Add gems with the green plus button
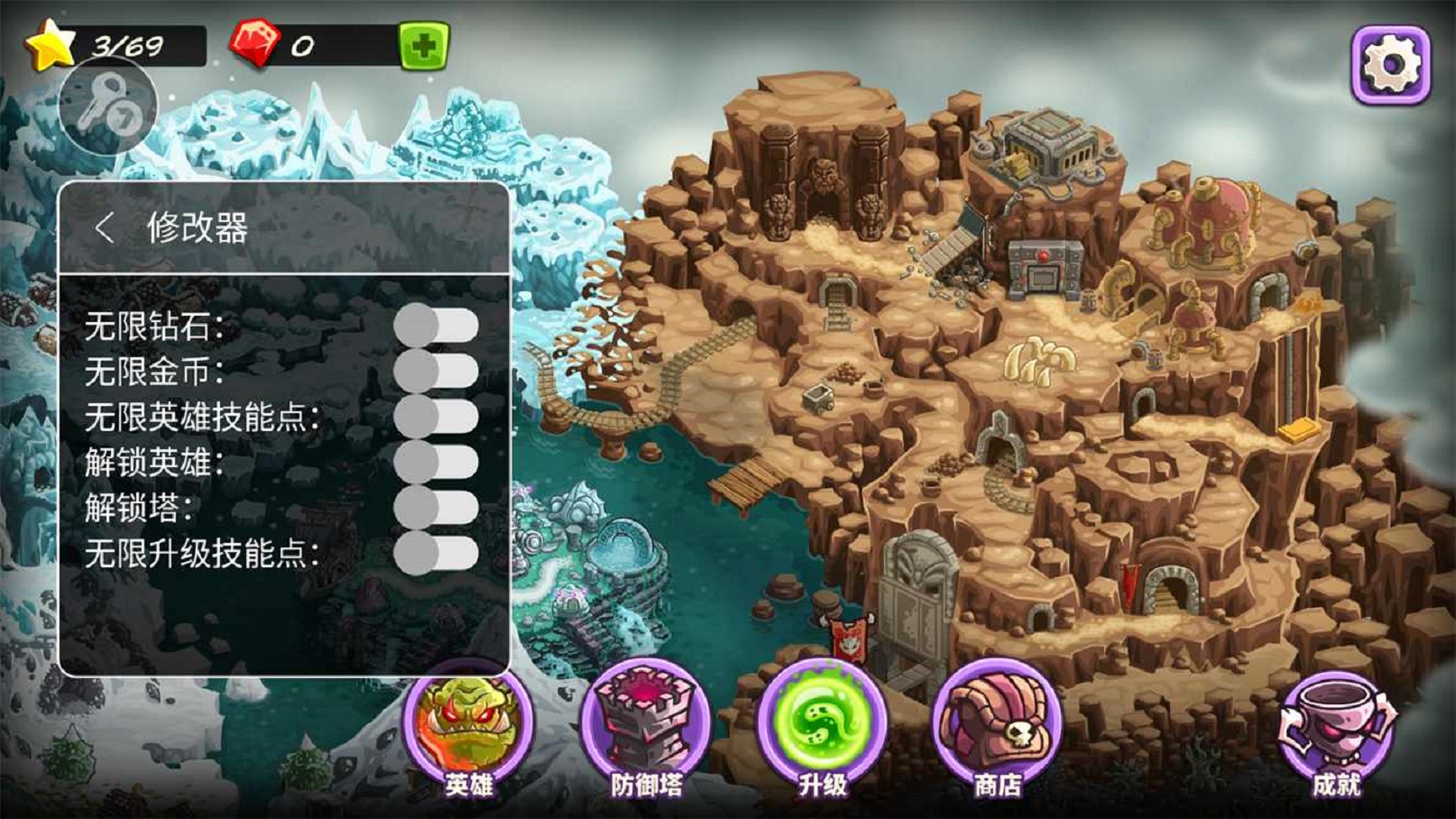Screen dimensions: 1456x819 [x=423, y=45]
